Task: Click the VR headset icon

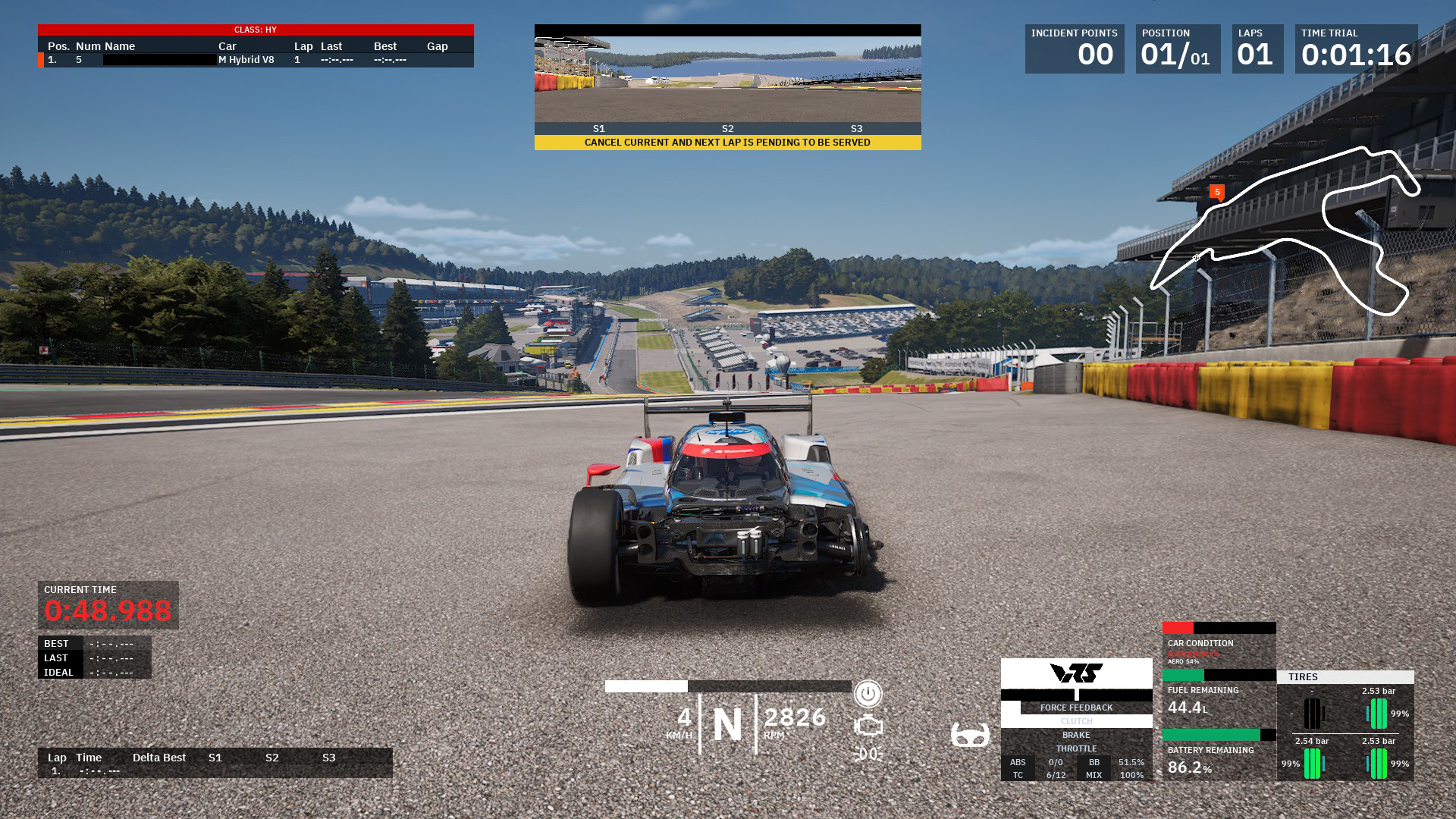Action: [x=970, y=735]
